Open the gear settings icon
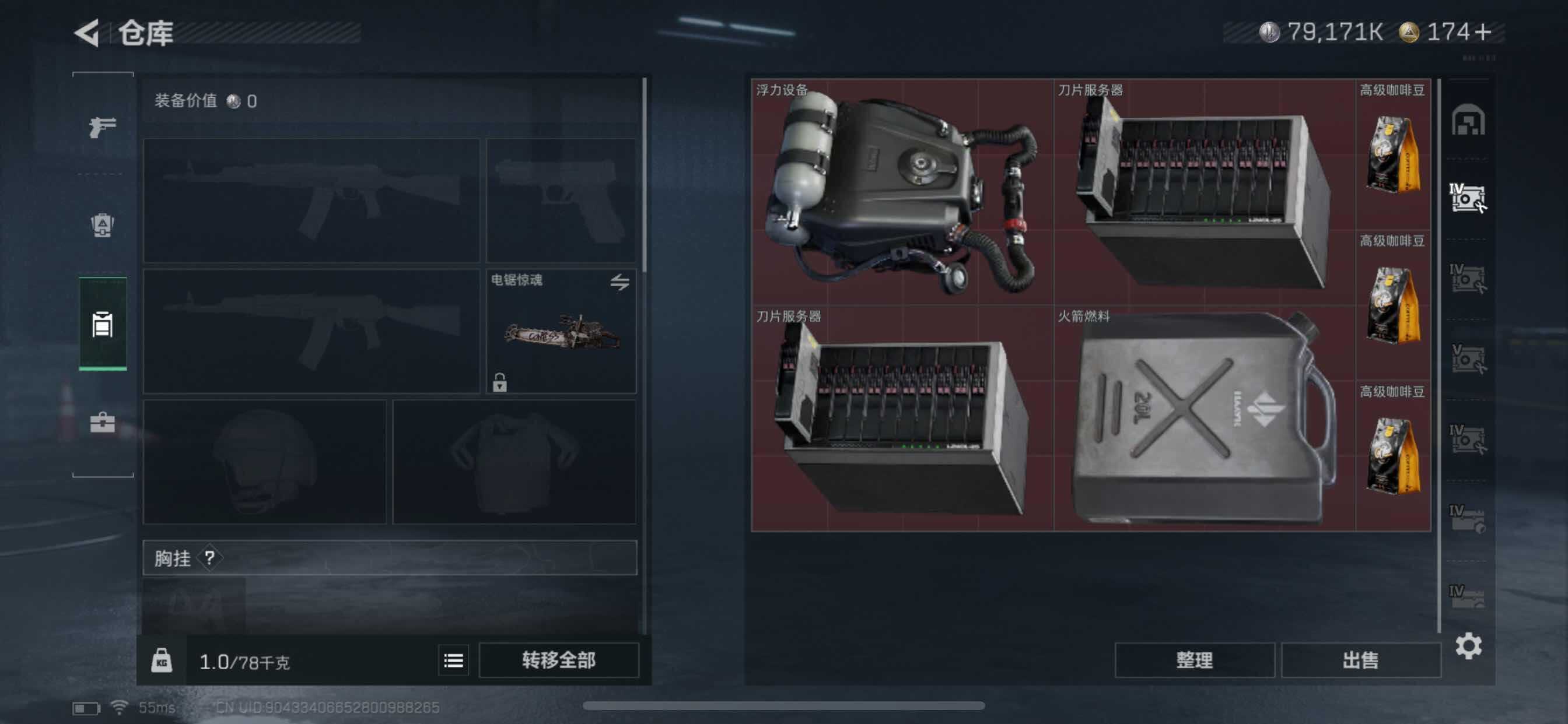Image resolution: width=1568 pixels, height=724 pixels. (1468, 645)
